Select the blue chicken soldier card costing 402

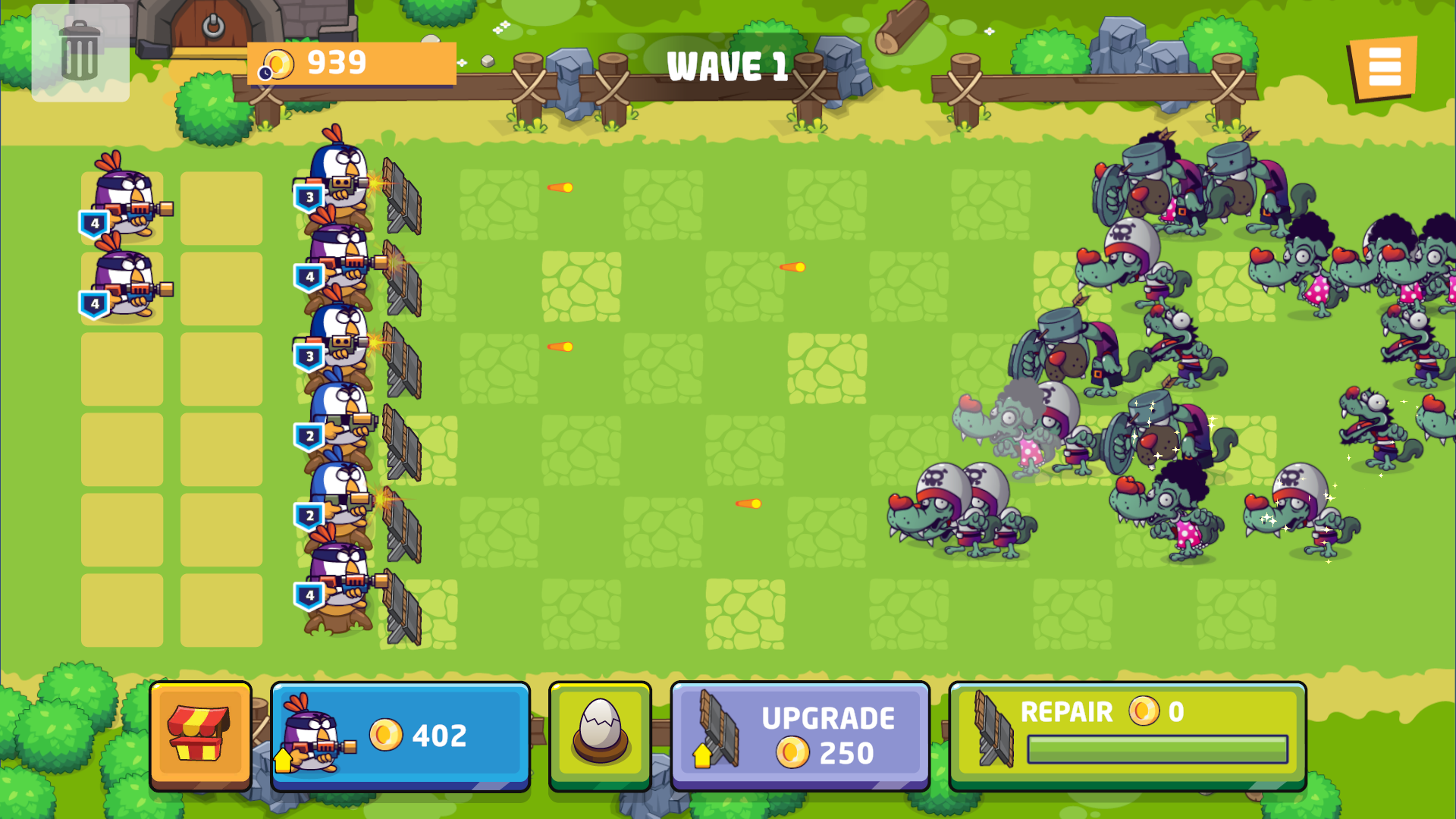point(400,734)
